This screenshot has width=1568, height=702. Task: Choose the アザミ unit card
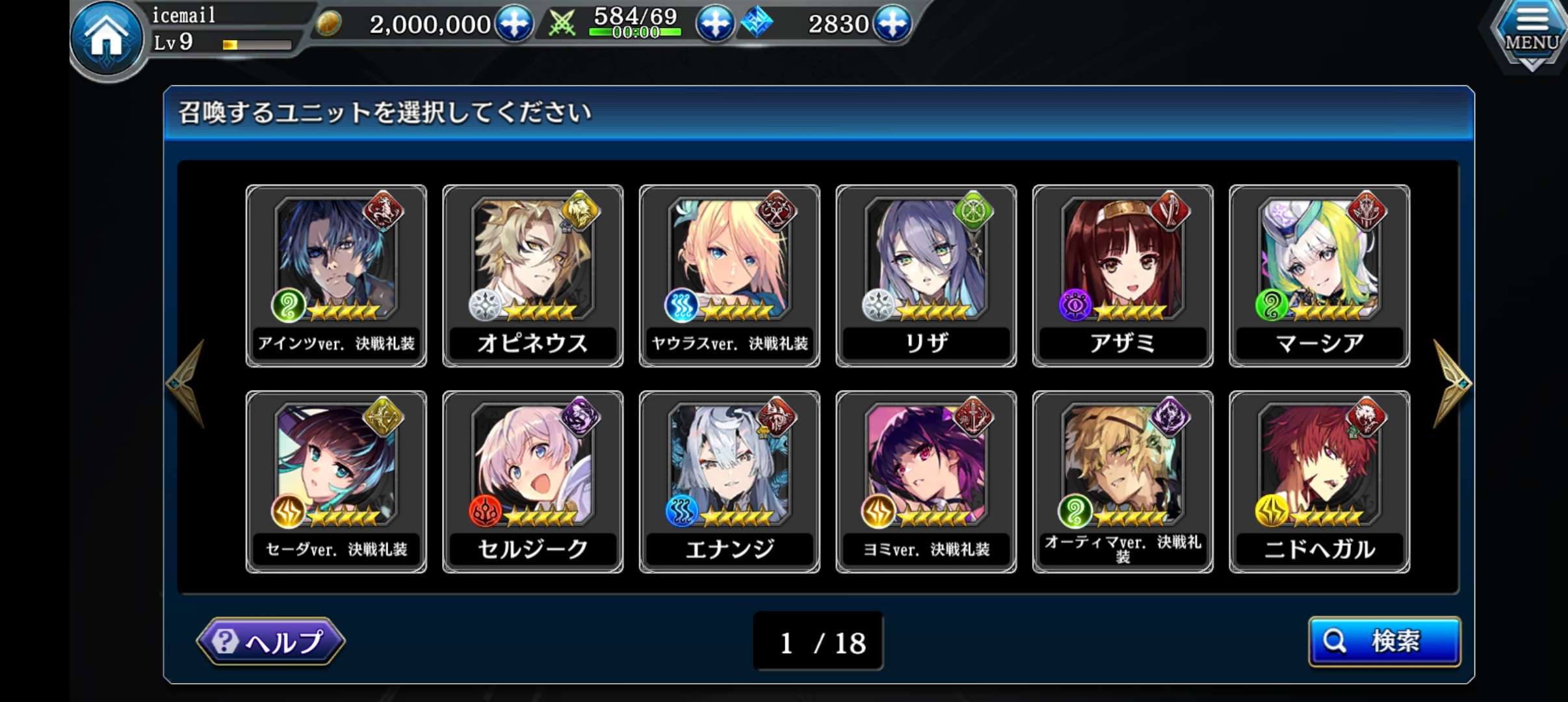[x=1123, y=276]
